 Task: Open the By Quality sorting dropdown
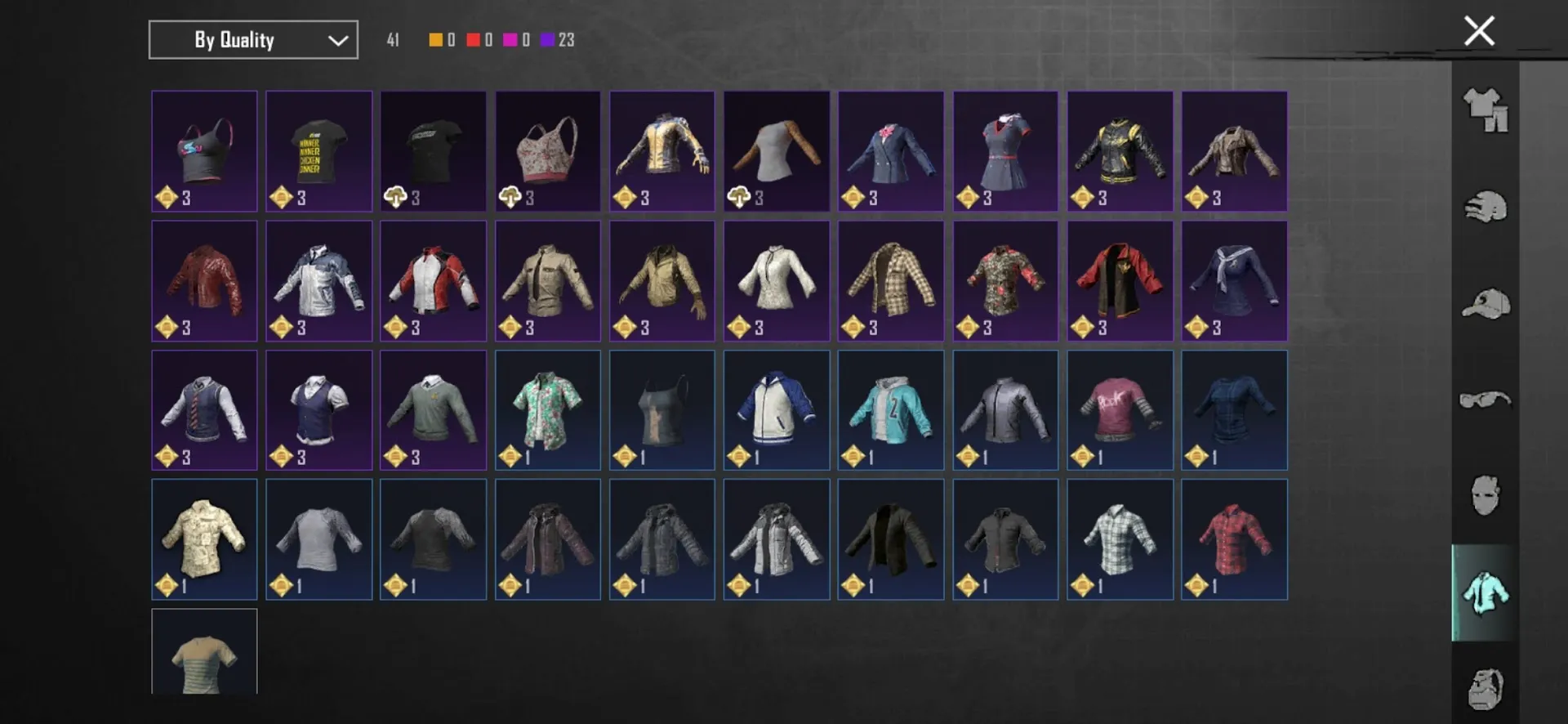pyautogui.click(x=252, y=39)
